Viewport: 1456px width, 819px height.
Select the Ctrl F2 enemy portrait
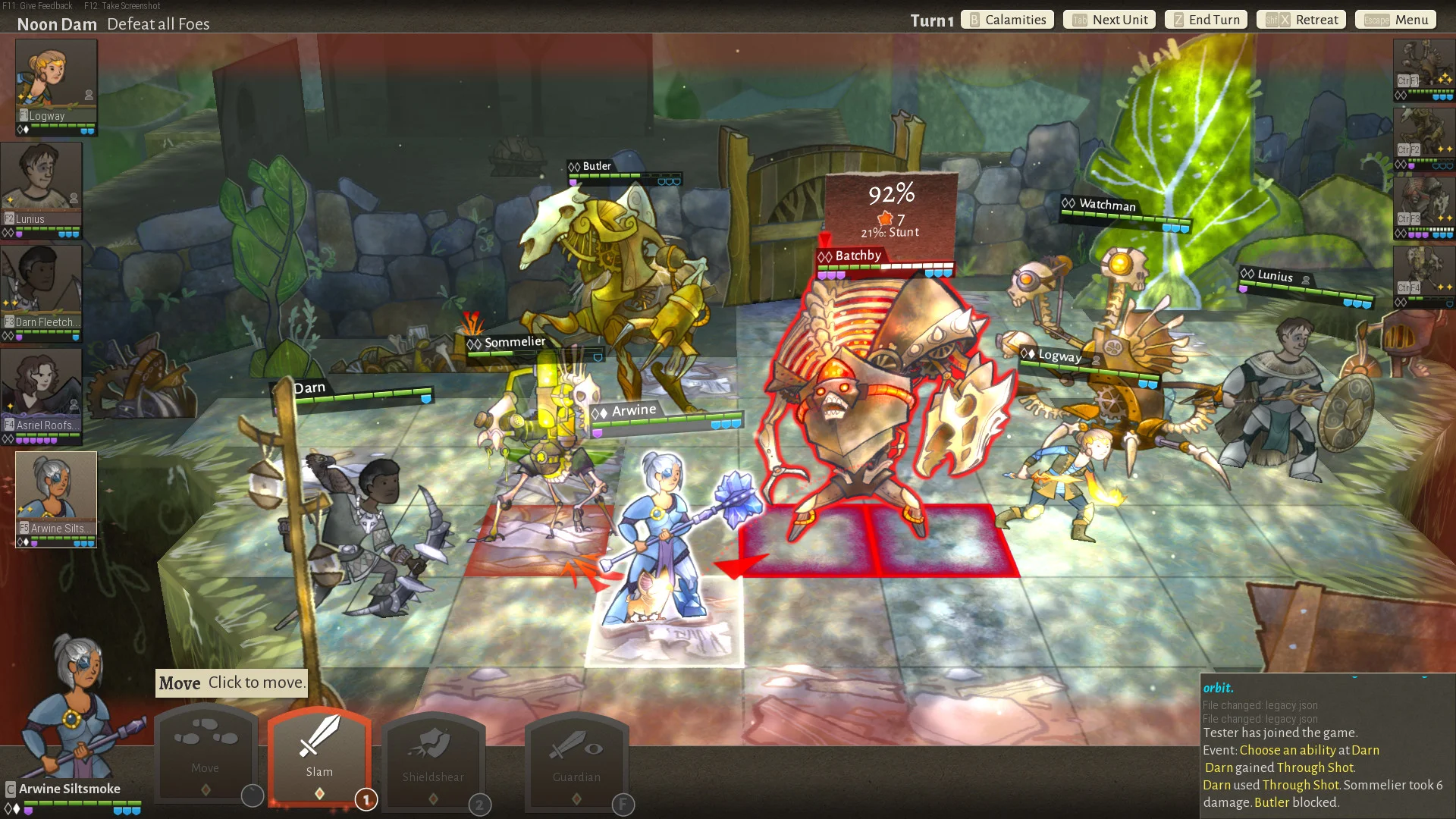coord(1423,135)
